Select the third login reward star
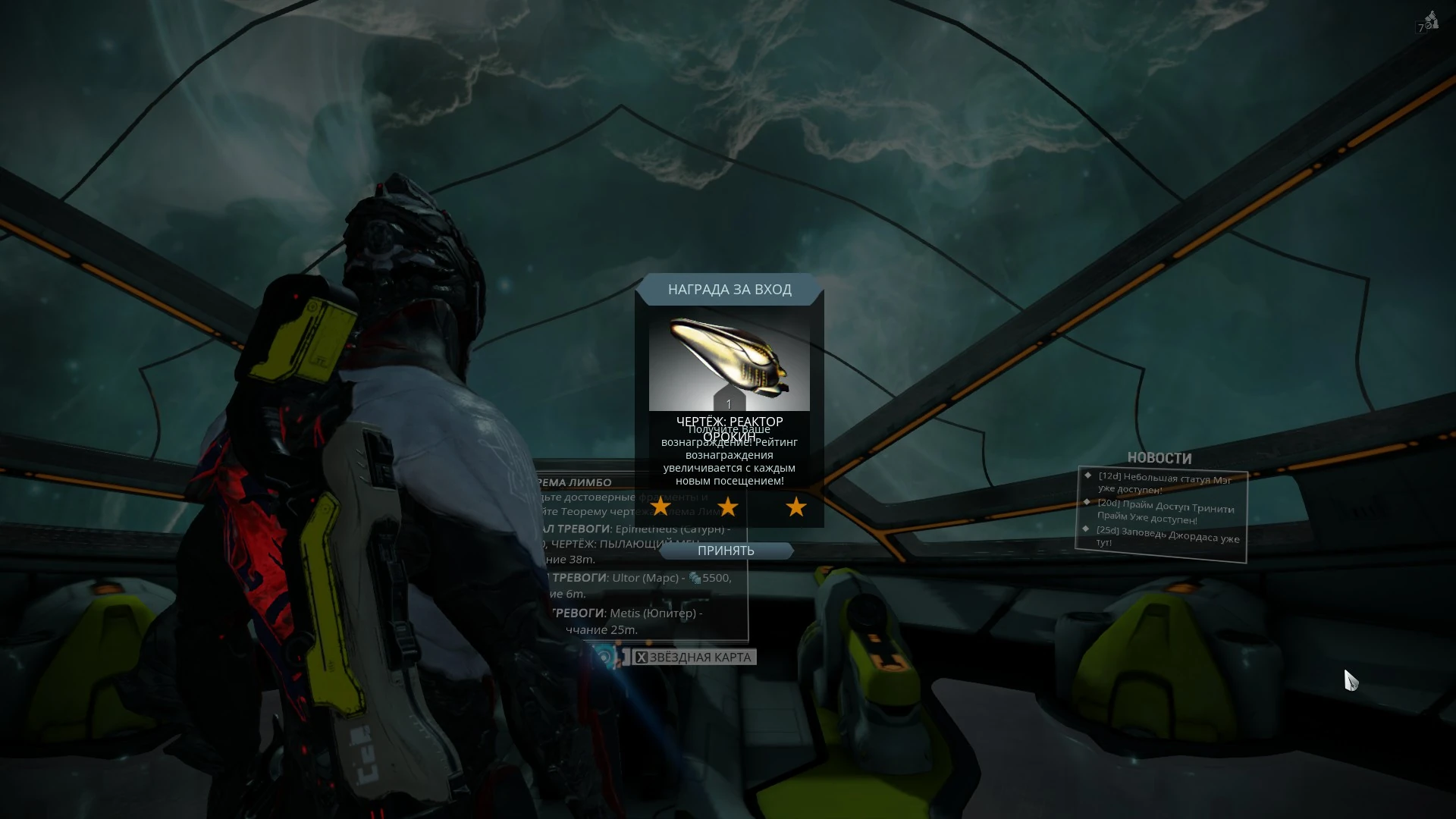1456x819 pixels. click(795, 507)
